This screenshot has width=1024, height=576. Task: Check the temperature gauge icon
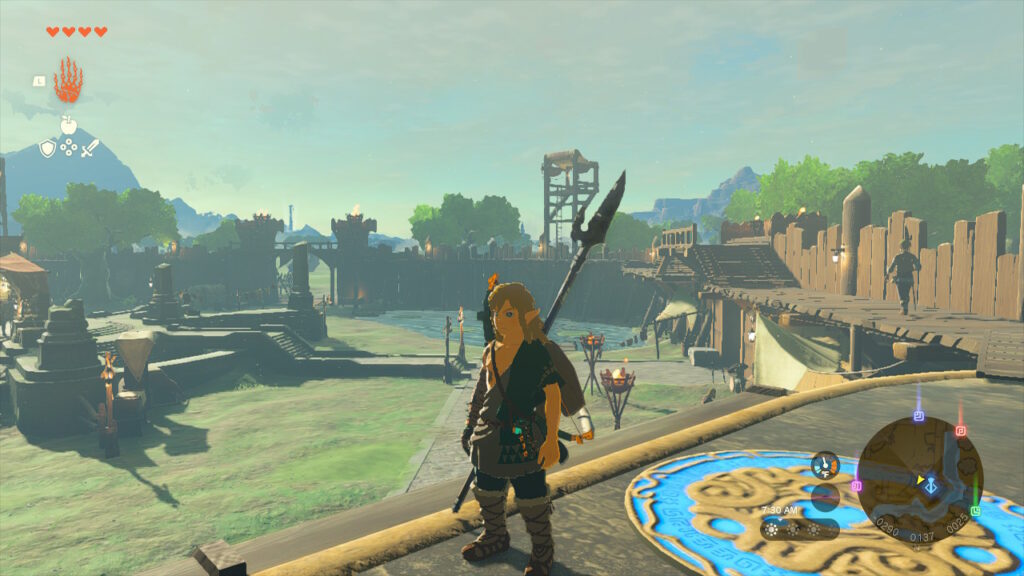[825, 465]
